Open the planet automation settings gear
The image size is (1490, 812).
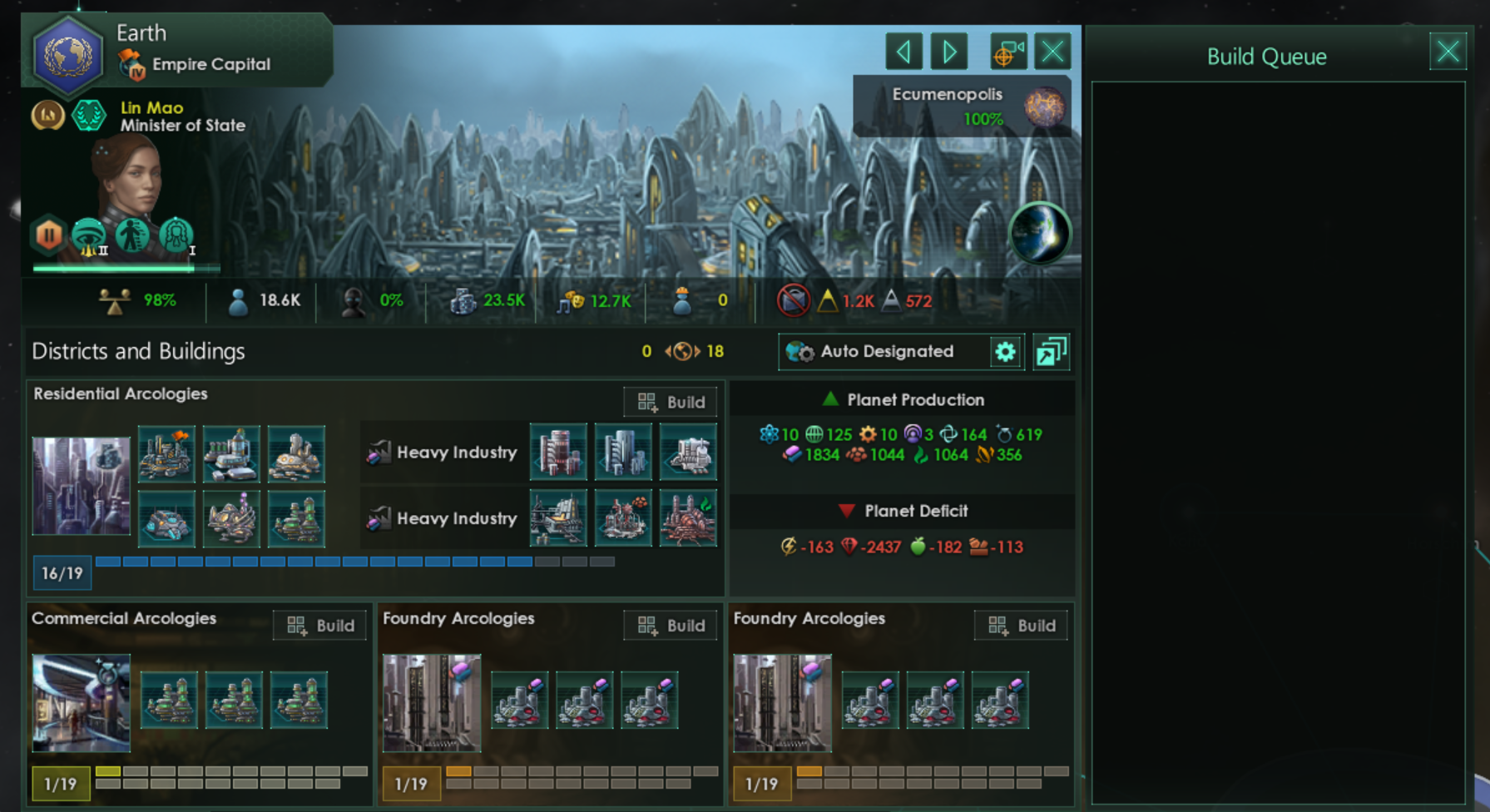click(x=1006, y=351)
